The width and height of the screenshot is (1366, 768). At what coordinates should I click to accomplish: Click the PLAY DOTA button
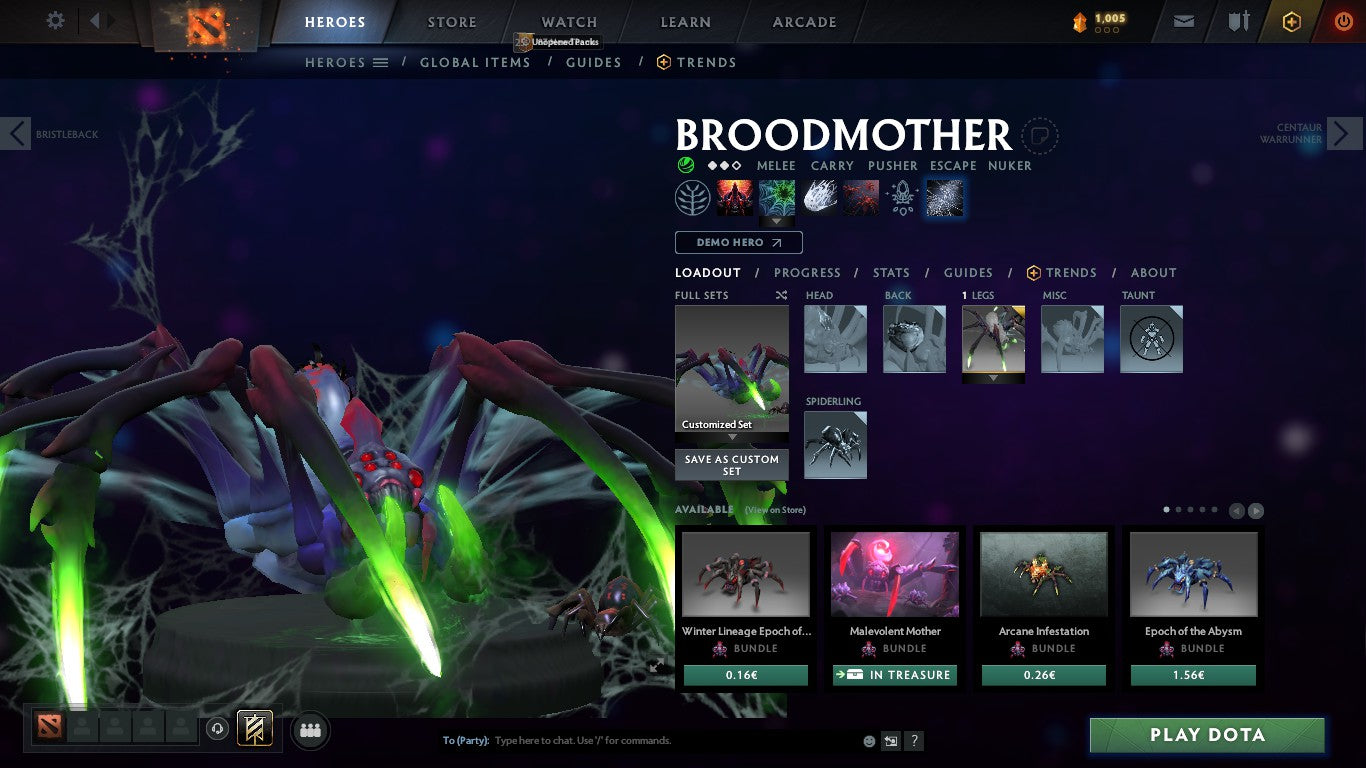coord(1206,734)
